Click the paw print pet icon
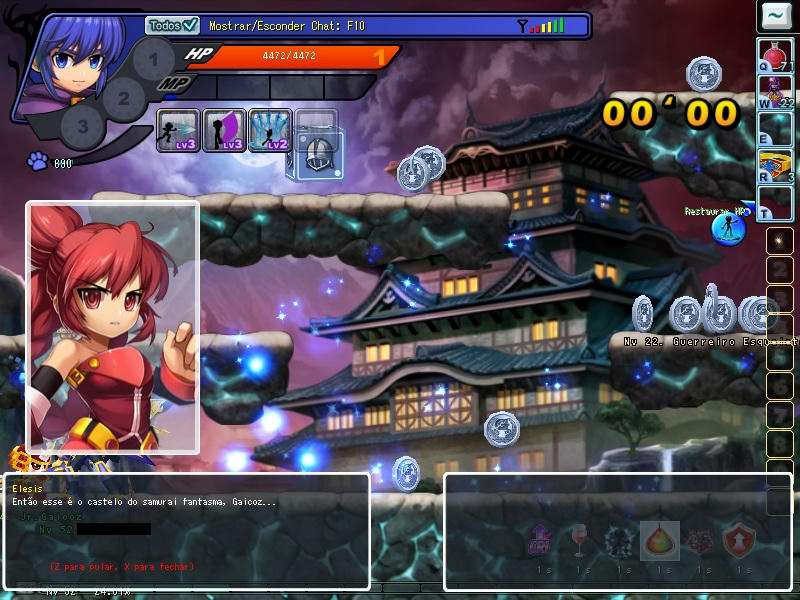The height and width of the screenshot is (600, 800). click(38, 161)
